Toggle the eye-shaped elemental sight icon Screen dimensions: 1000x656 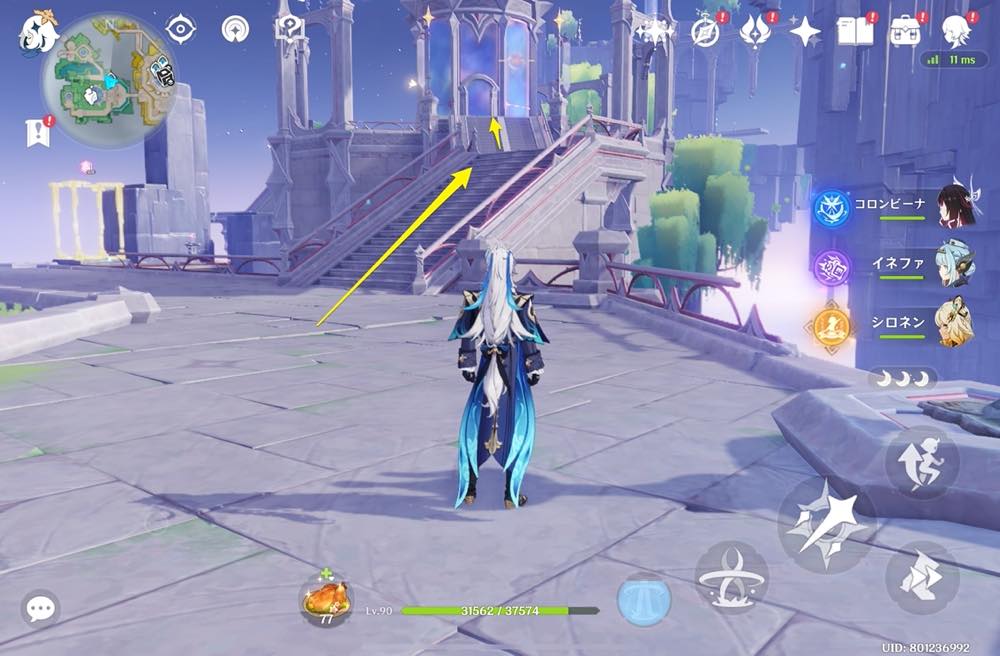(181, 30)
